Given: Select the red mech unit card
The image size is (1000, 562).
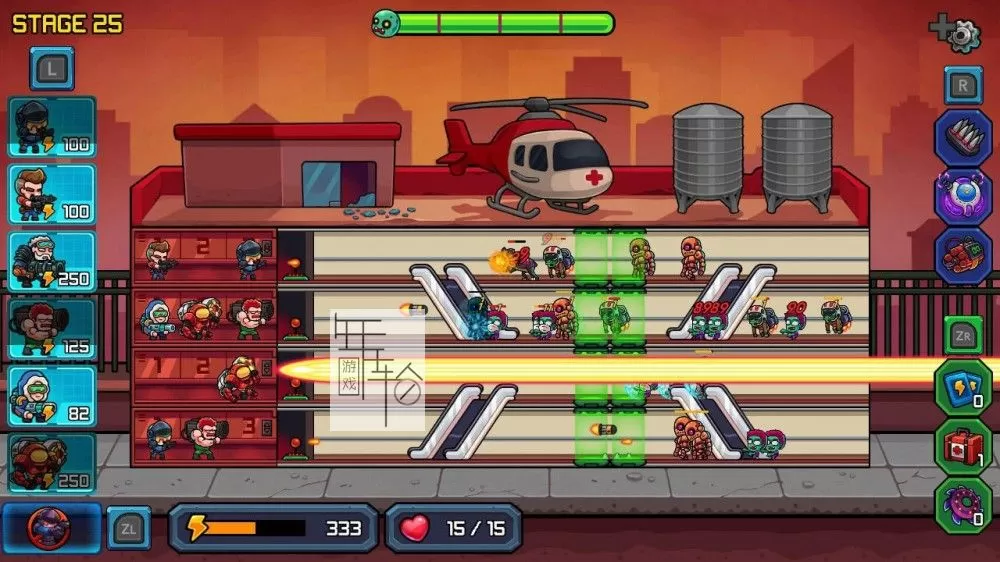Looking at the screenshot, I should [x=52, y=462].
